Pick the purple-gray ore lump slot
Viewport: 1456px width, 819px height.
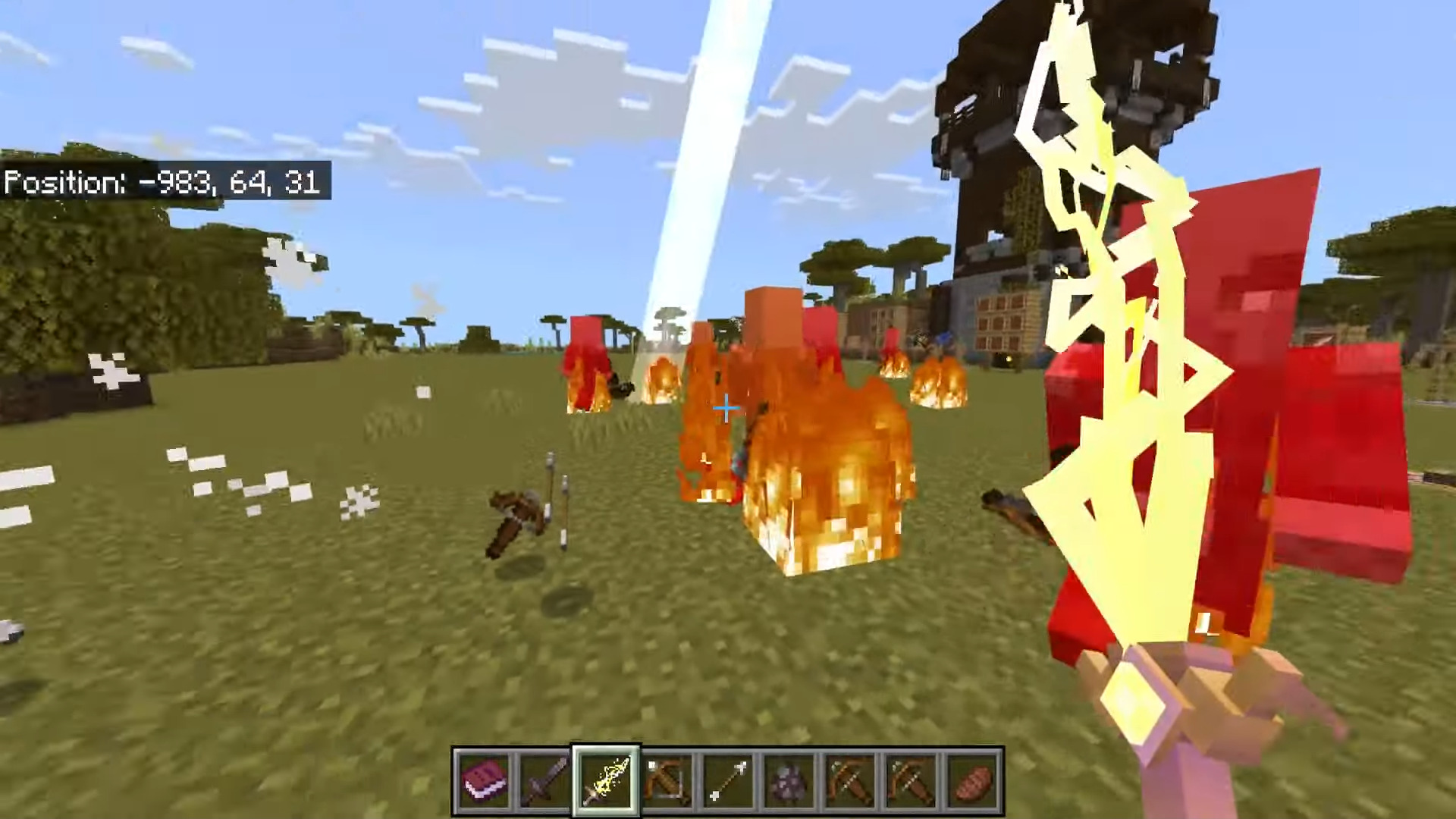[789, 781]
